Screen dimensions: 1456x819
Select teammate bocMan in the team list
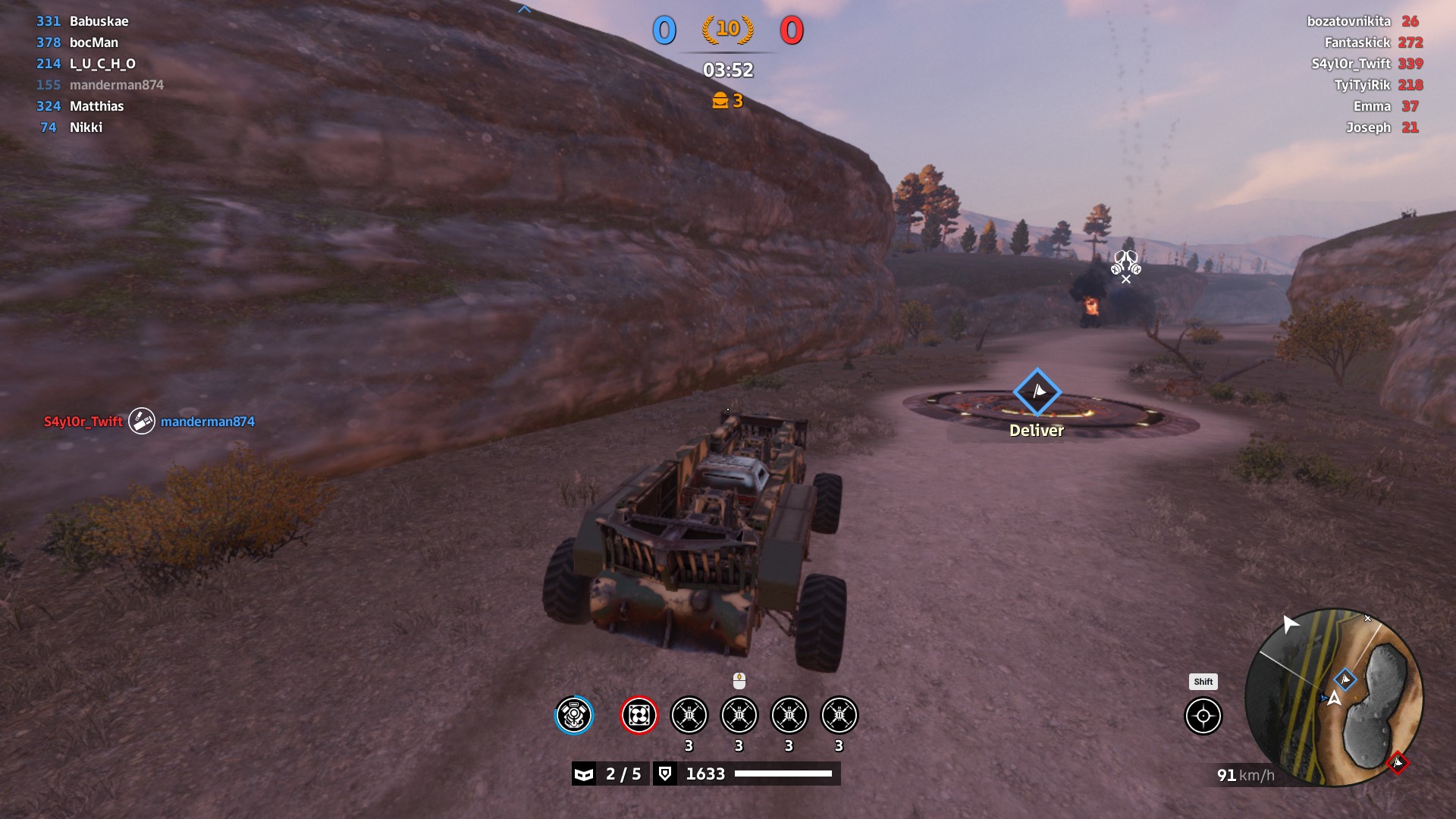pos(93,42)
